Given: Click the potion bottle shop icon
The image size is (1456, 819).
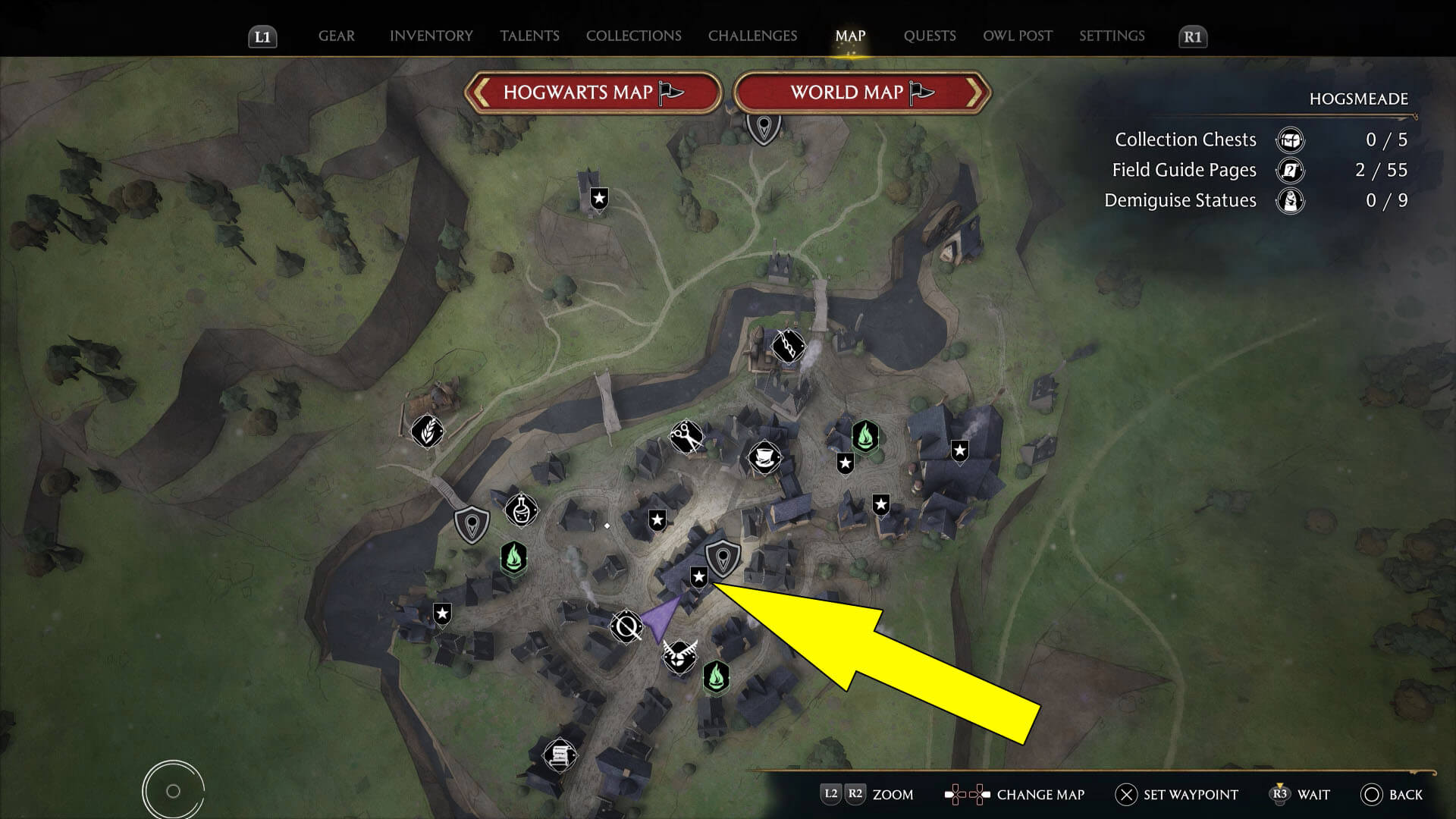Looking at the screenshot, I should [523, 511].
